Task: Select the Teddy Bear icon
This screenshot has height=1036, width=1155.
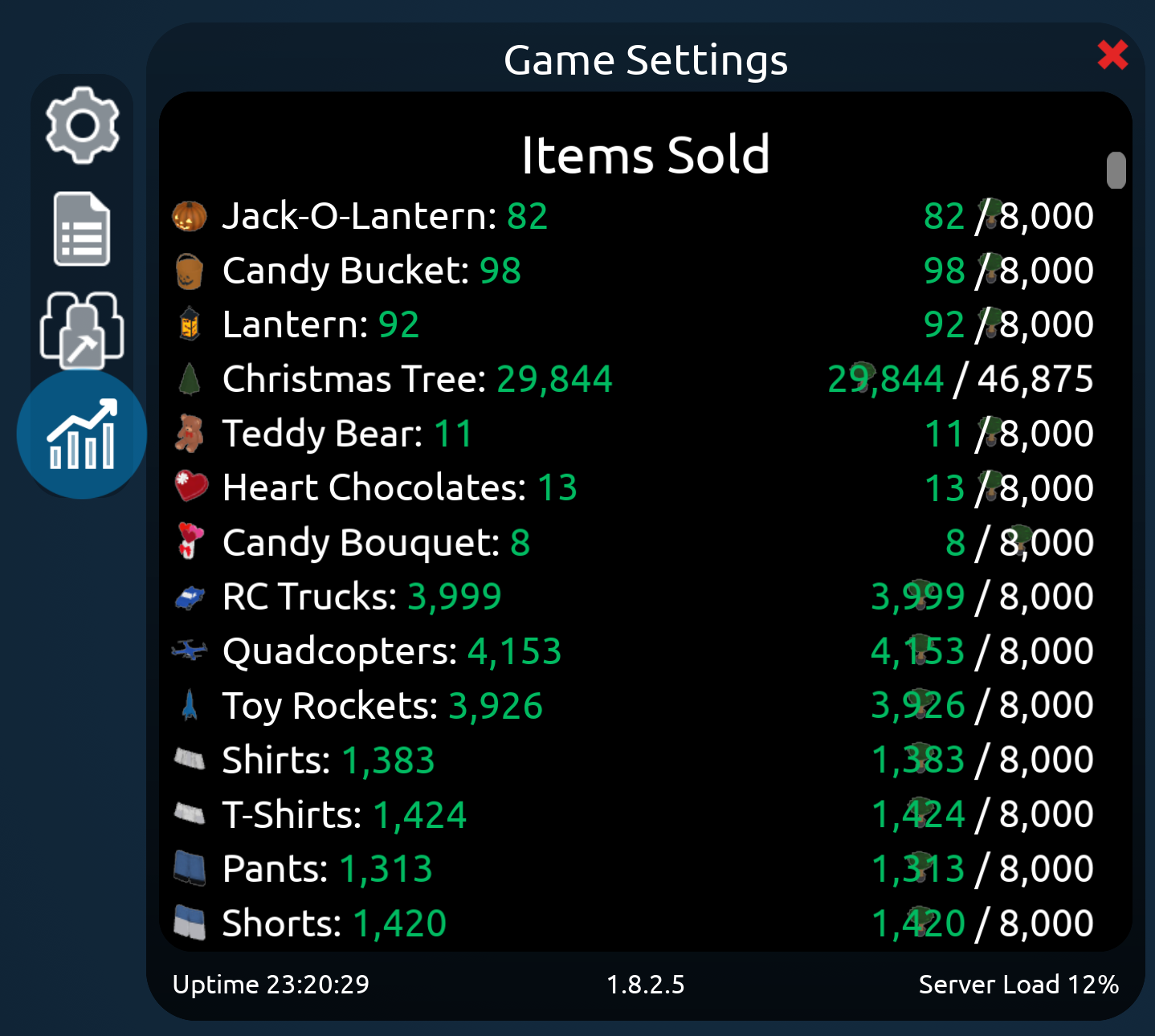Action: point(191,433)
